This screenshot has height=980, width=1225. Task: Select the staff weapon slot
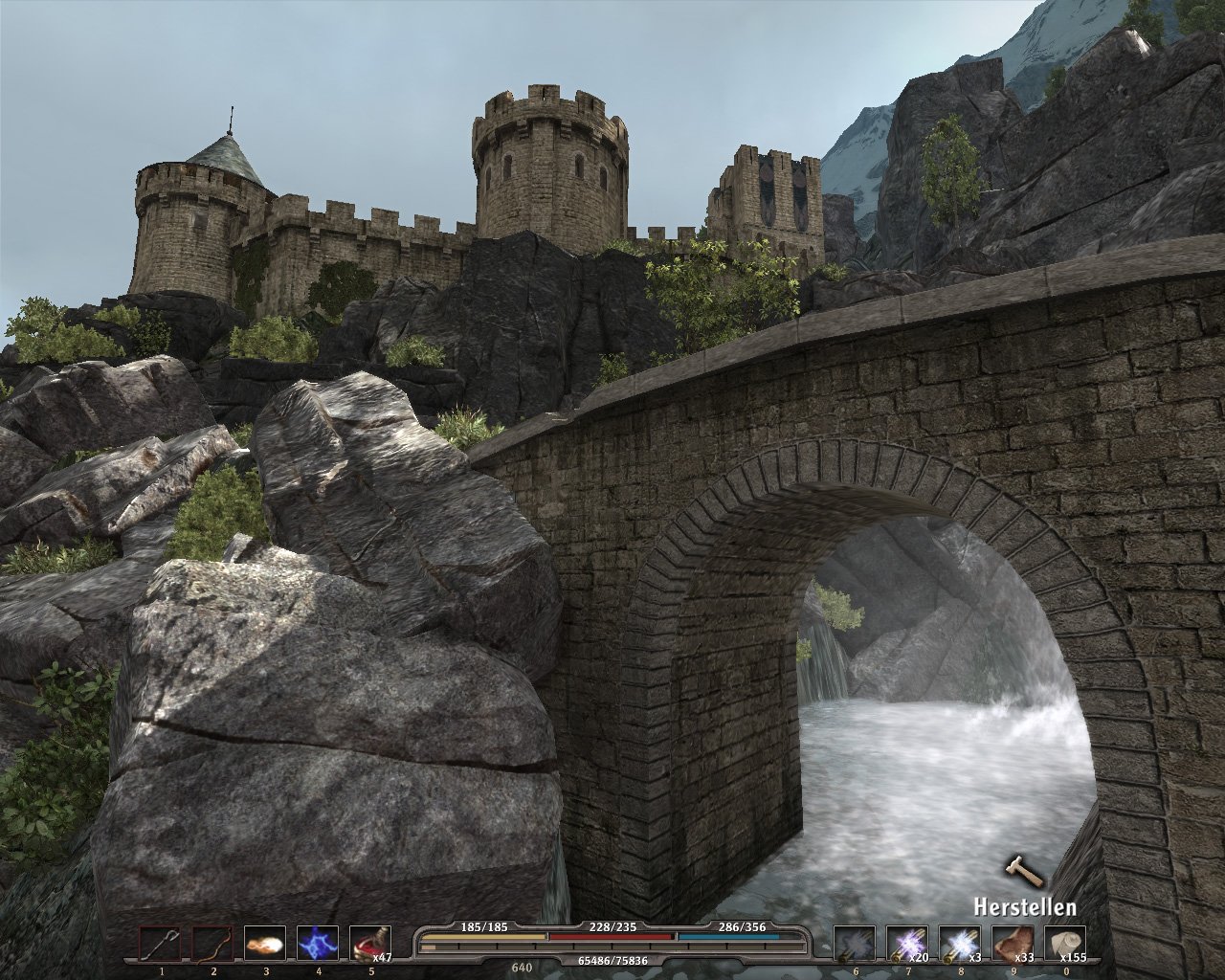(159, 944)
